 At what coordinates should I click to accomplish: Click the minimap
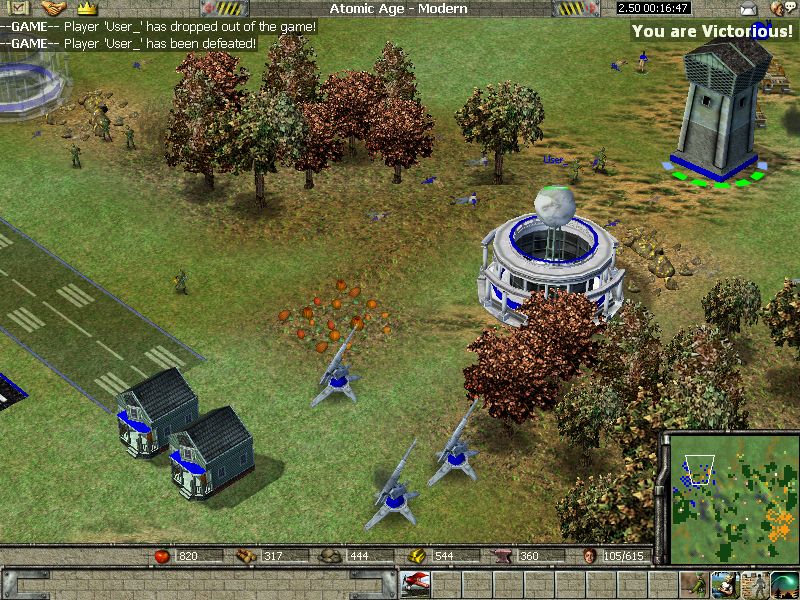pyautogui.click(x=731, y=497)
